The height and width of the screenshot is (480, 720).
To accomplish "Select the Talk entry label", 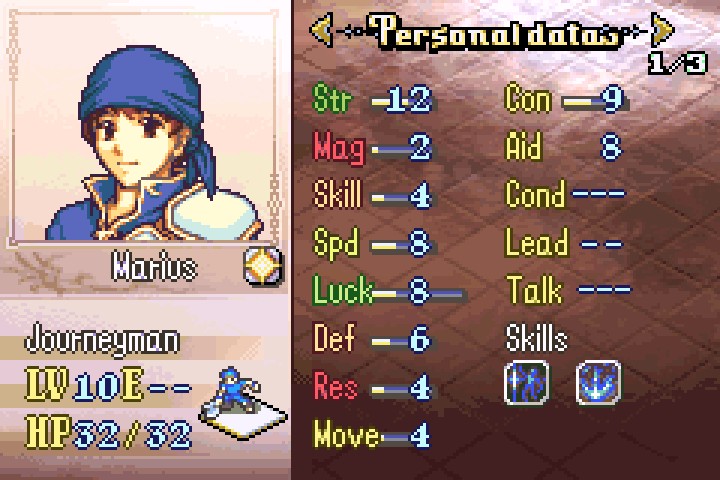I will 532,291.
